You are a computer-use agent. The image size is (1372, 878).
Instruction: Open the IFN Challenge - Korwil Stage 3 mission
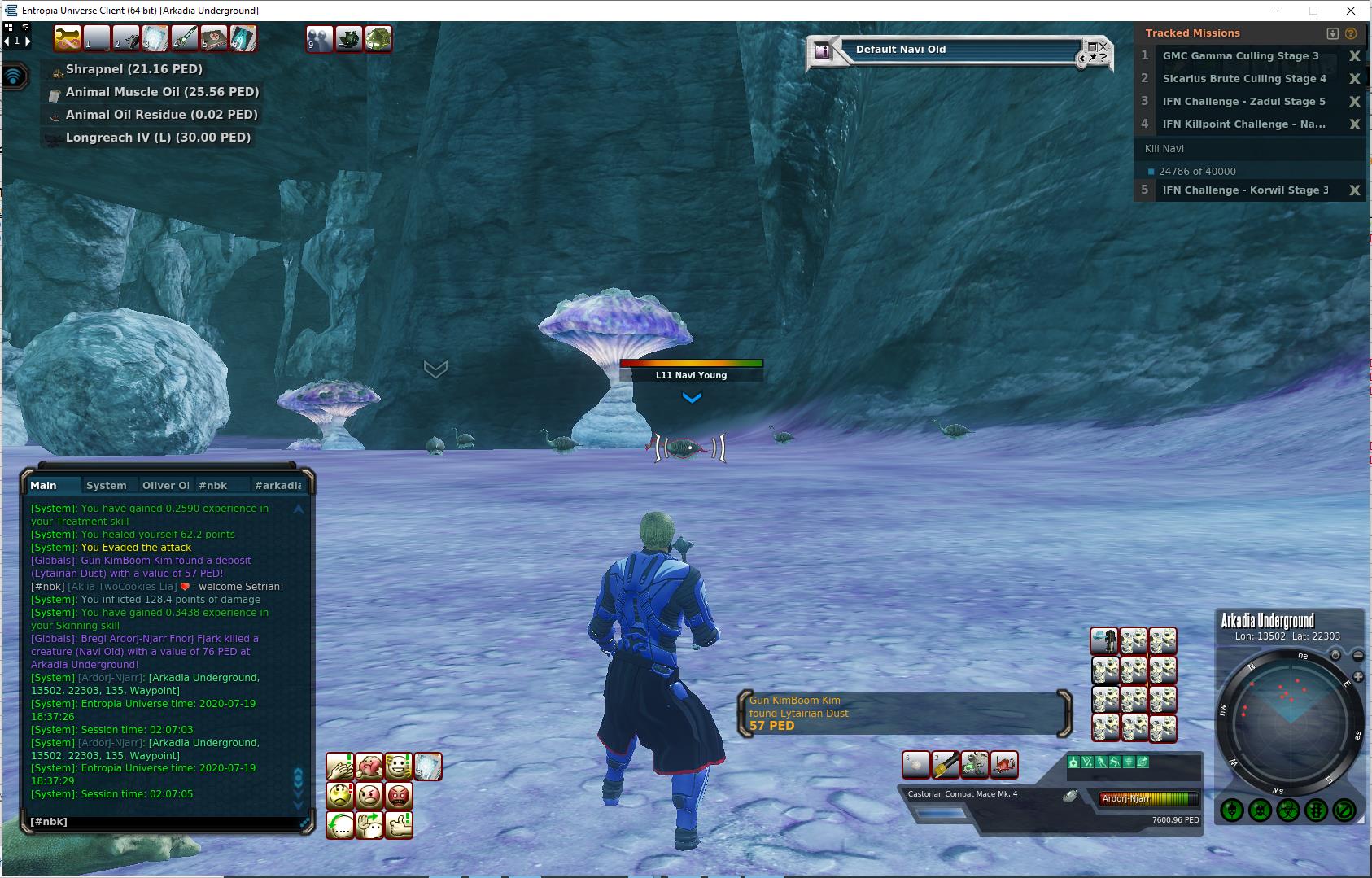[1245, 190]
